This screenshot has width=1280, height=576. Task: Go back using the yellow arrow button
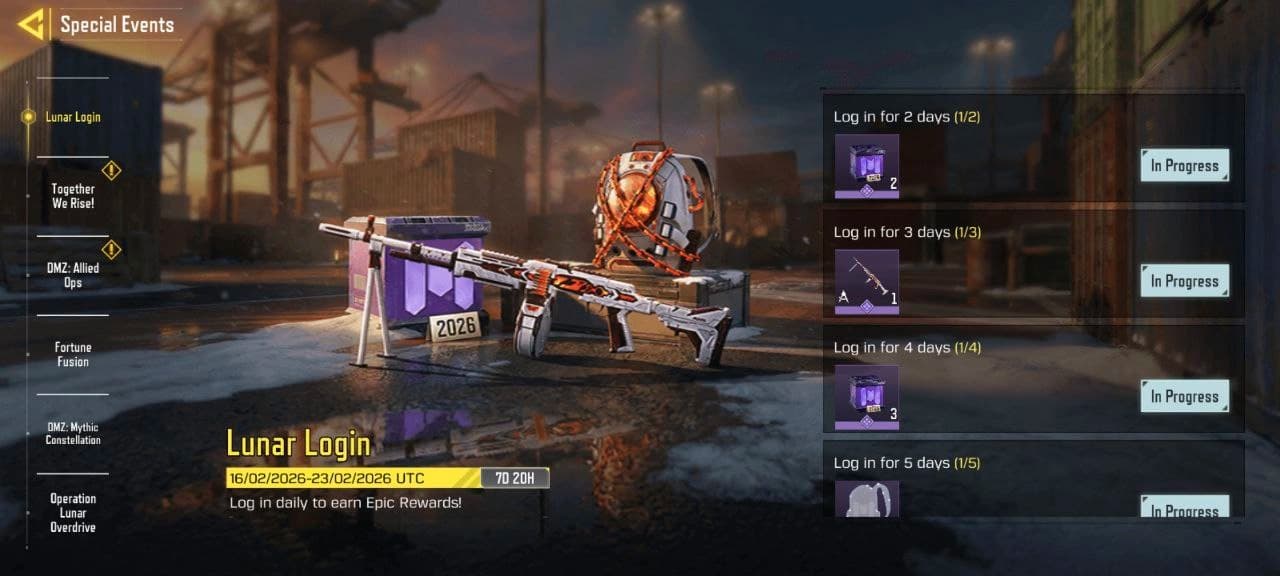pyautogui.click(x=31, y=24)
